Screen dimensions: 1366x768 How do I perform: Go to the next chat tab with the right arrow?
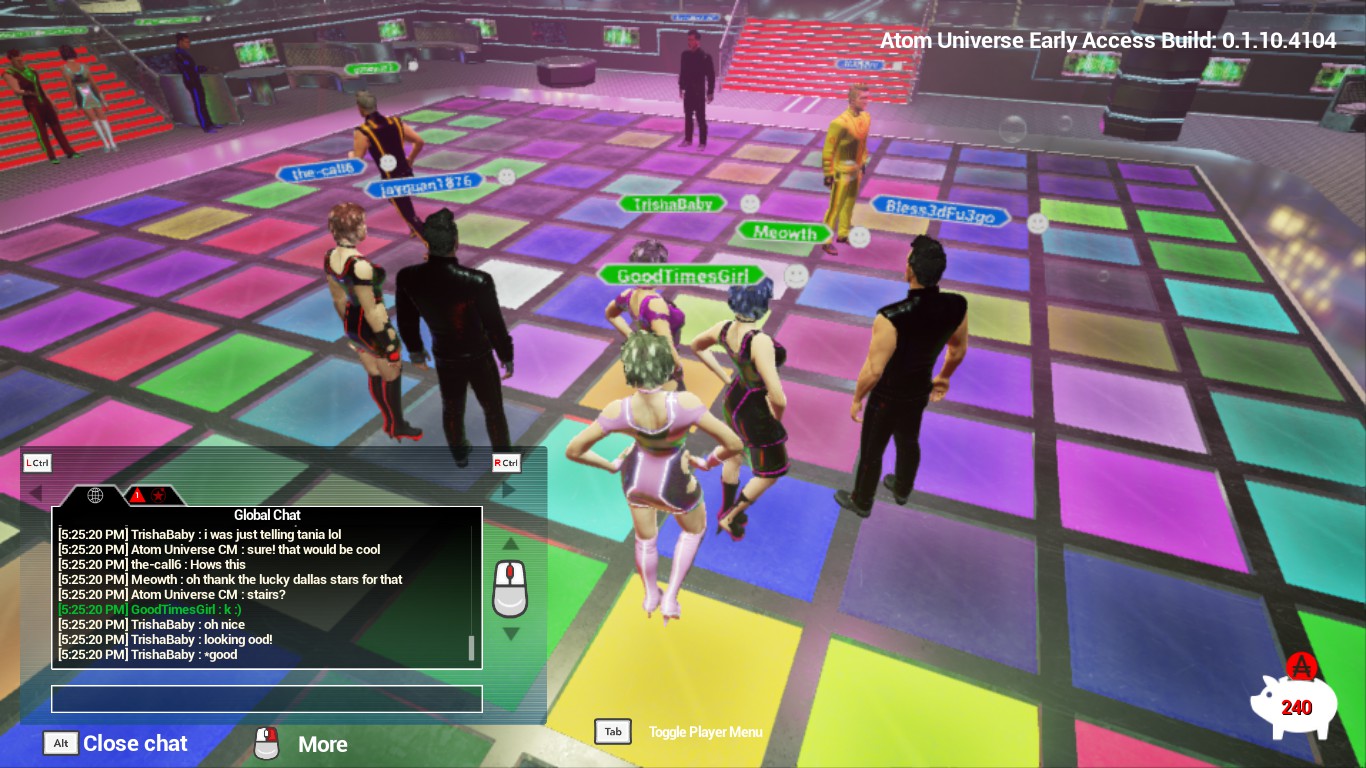[509, 490]
